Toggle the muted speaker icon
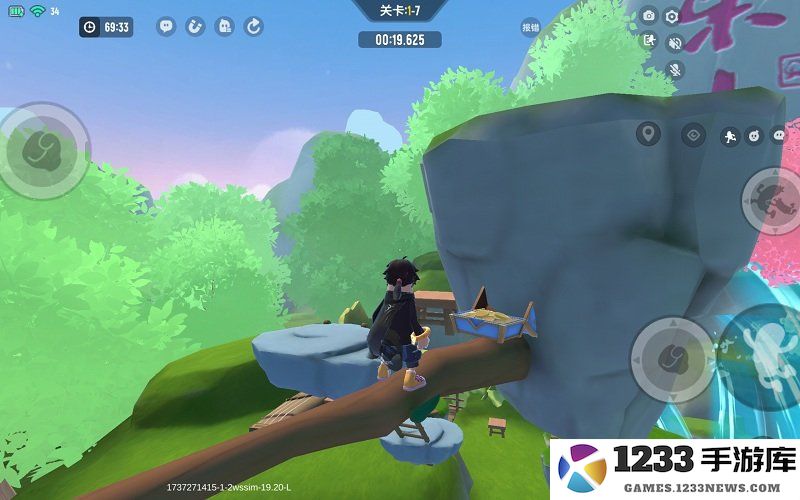 click(x=675, y=43)
